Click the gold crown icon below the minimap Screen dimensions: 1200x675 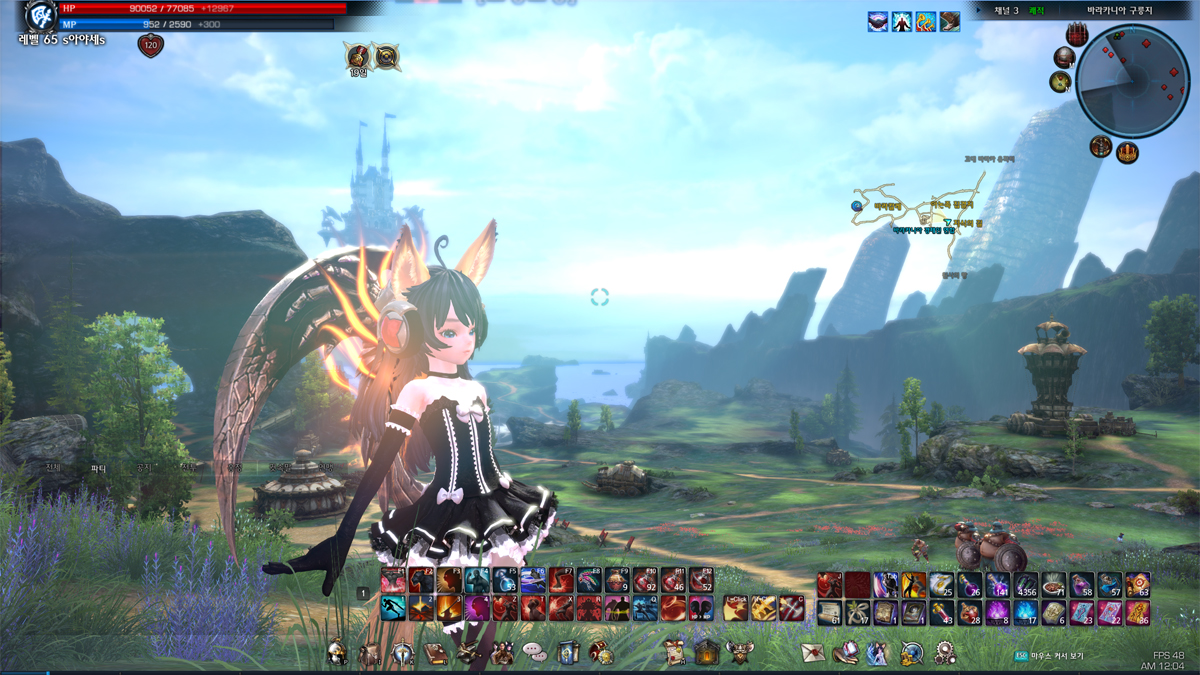coord(1128,152)
